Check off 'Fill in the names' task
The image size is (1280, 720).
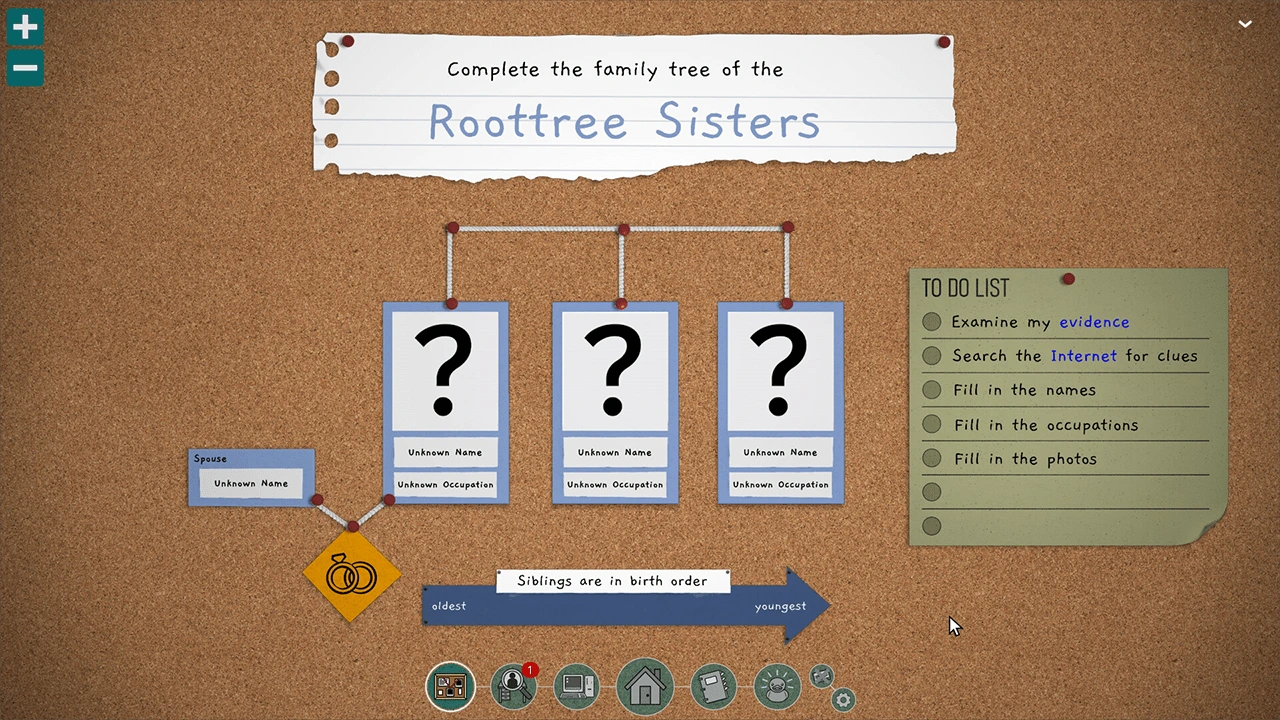click(931, 390)
